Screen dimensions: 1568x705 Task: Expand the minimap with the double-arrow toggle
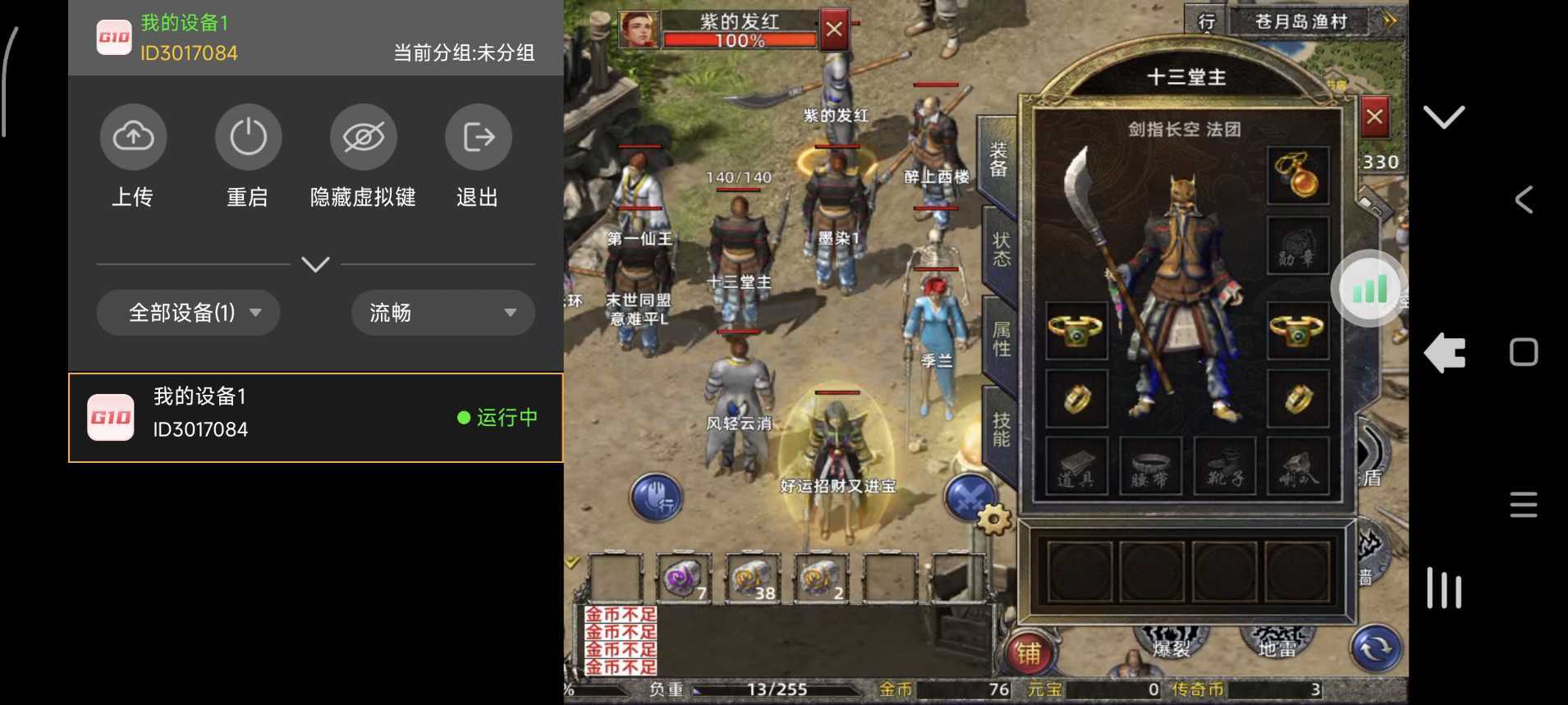1389,19
